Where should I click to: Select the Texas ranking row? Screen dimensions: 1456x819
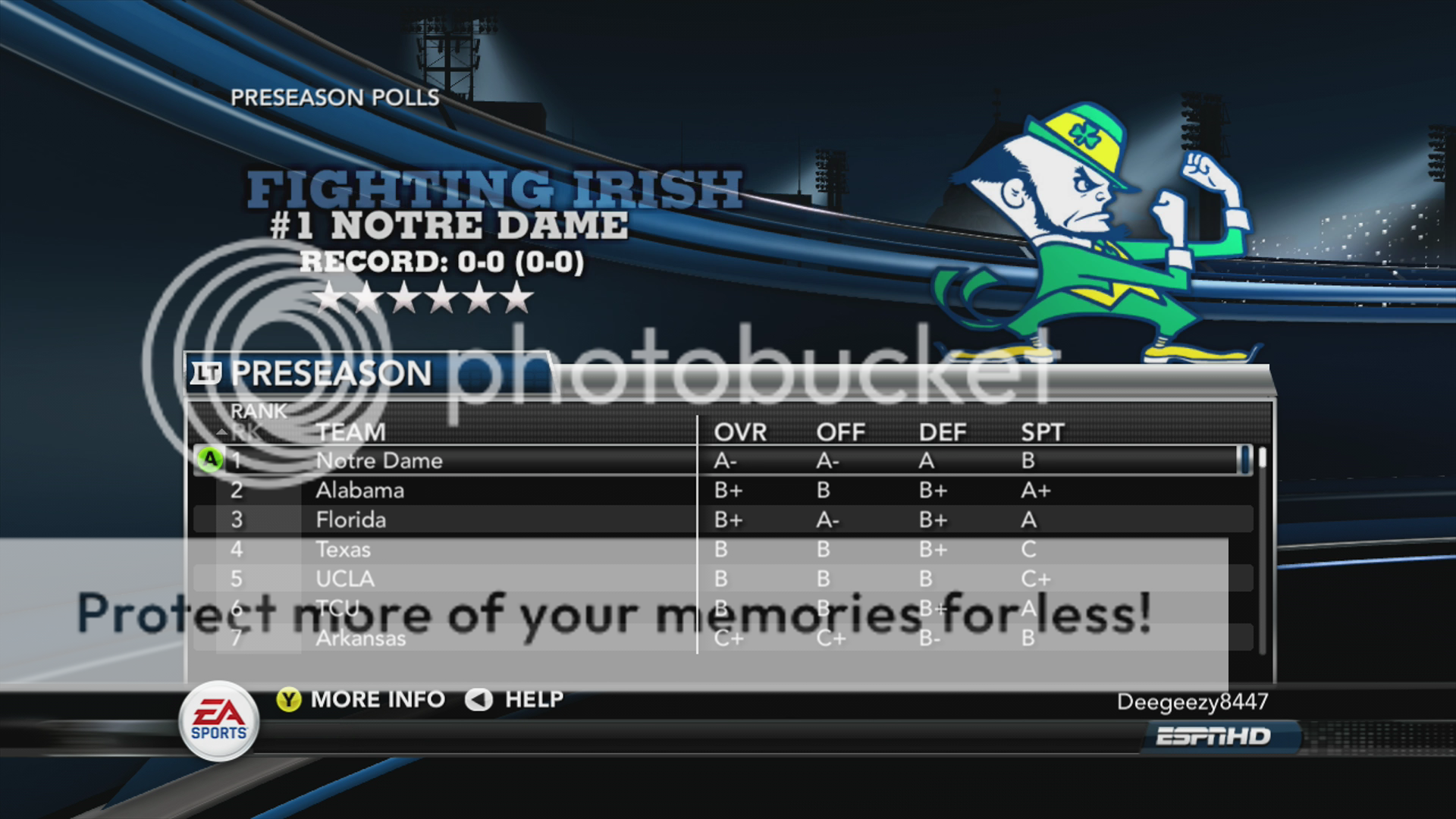(x=344, y=549)
